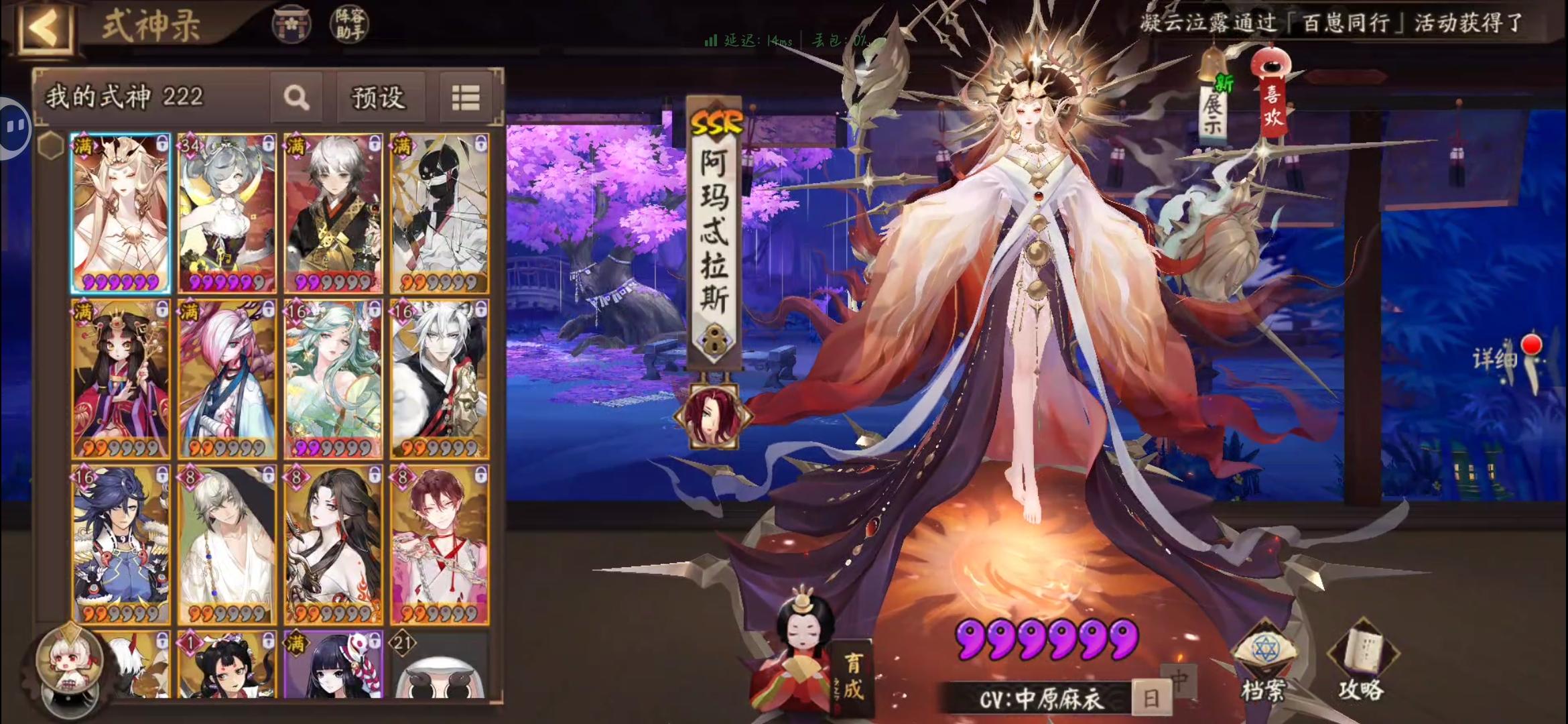The image size is (1568, 724).
Task: Click the 预设 preset button
Action: (x=381, y=97)
